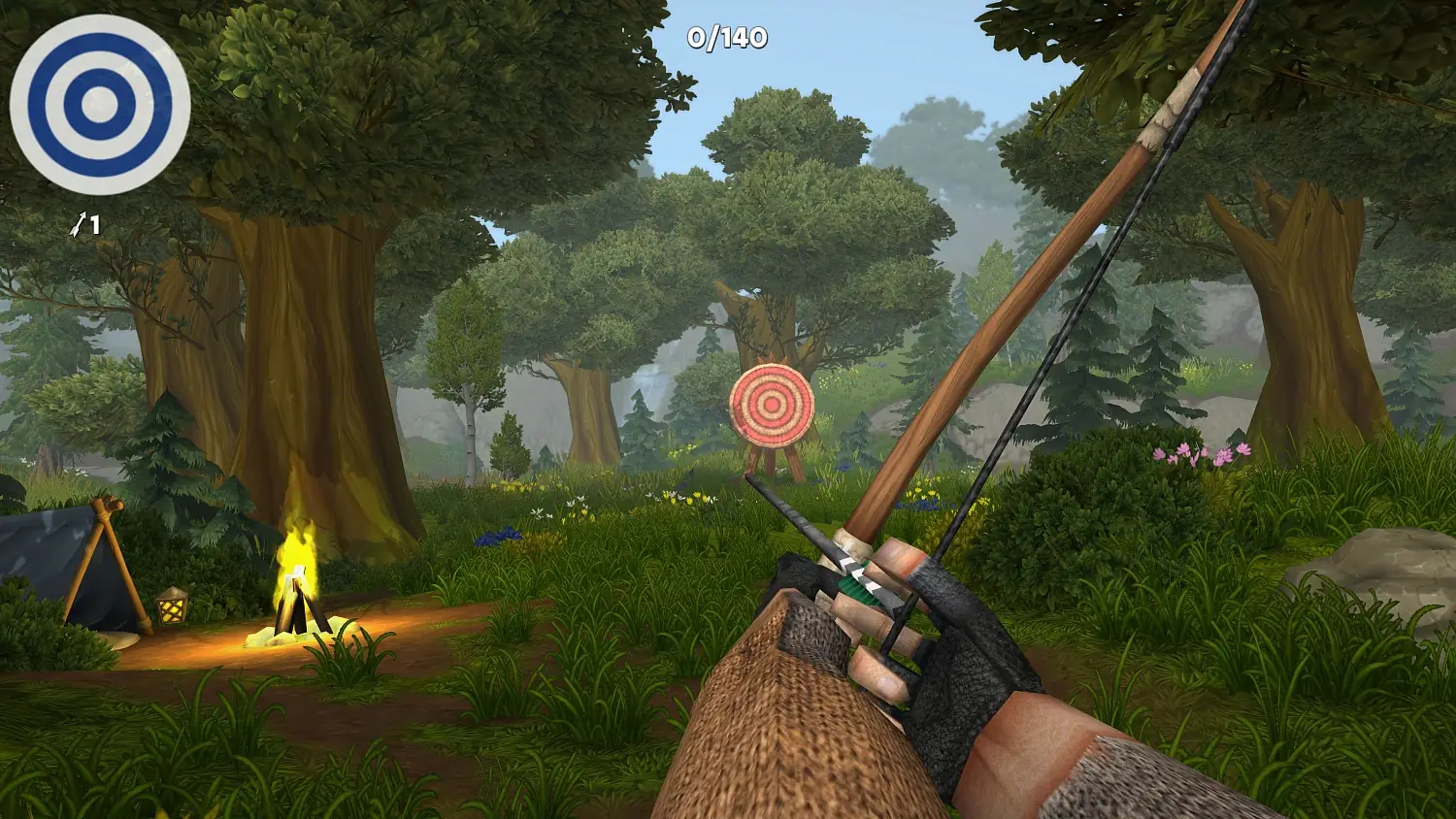Click the red archery target in the distance

click(772, 406)
